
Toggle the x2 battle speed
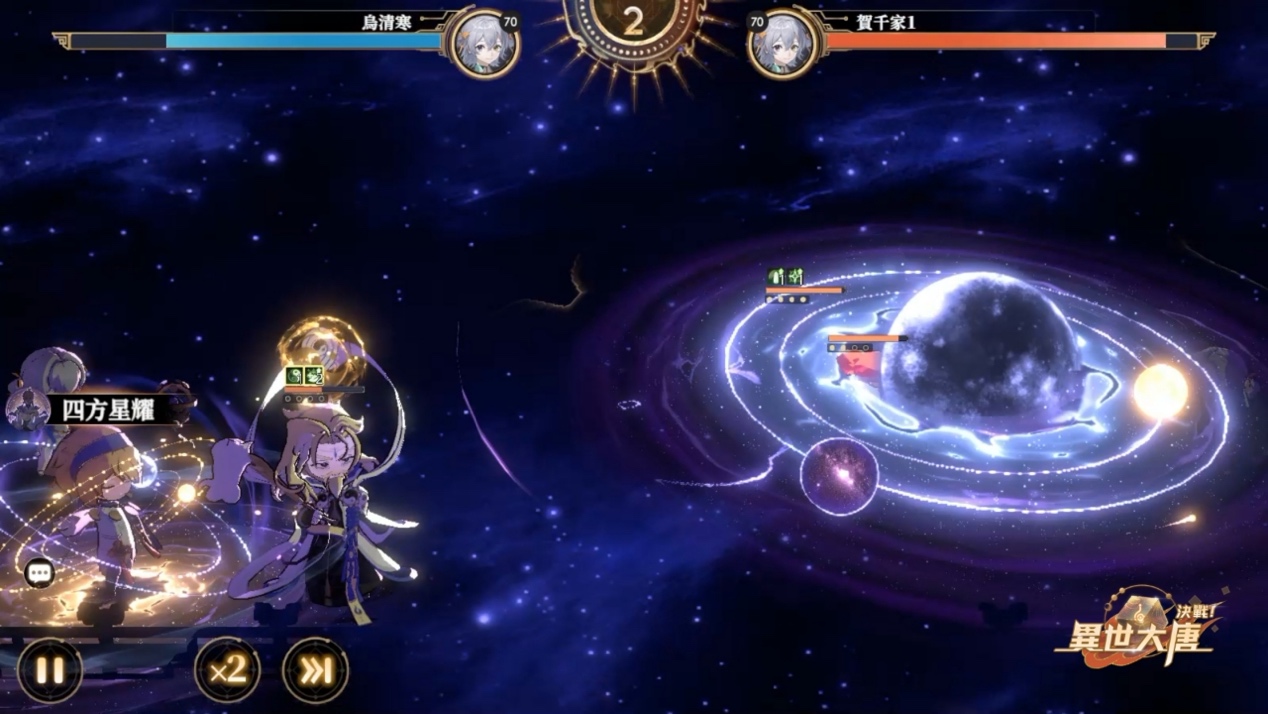click(x=228, y=670)
